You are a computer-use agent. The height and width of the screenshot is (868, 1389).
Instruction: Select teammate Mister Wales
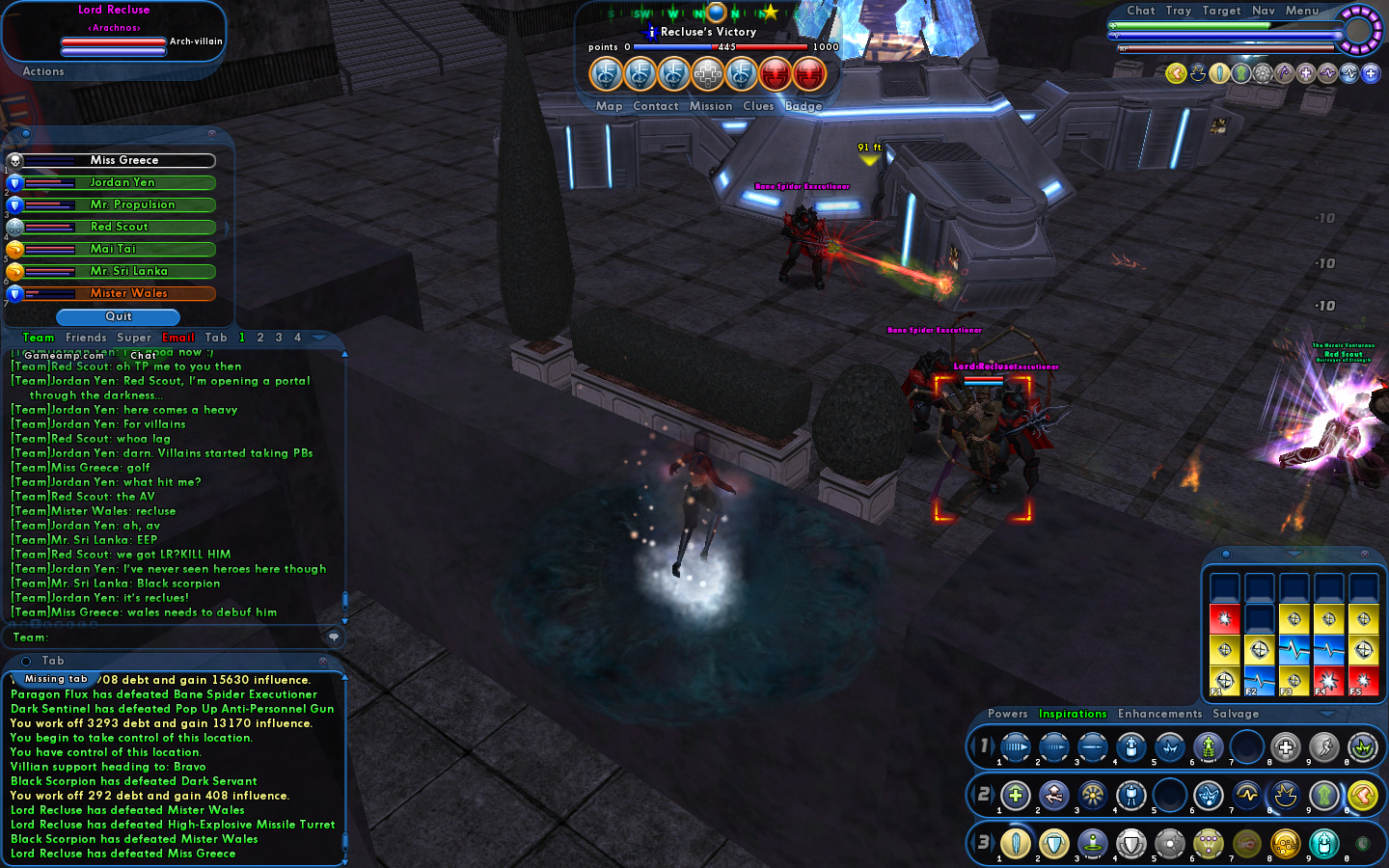[128, 293]
